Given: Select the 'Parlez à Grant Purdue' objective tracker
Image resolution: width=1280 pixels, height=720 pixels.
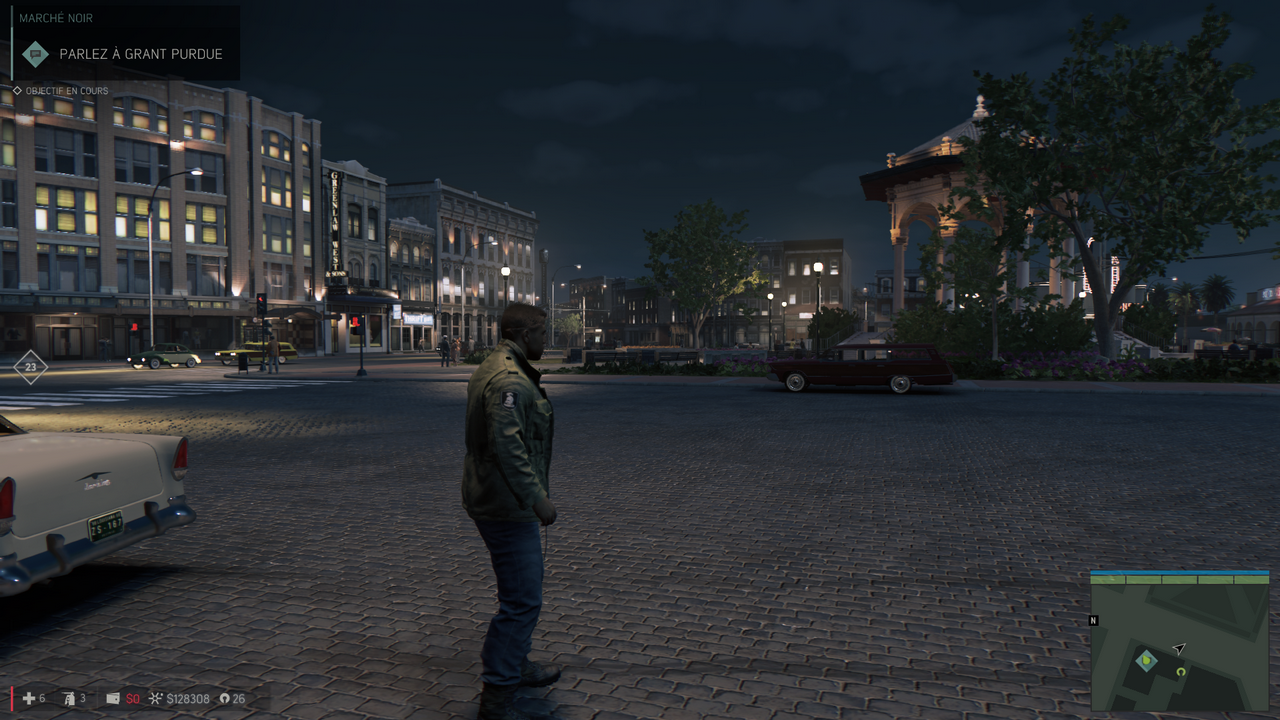Looking at the screenshot, I should (140, 54).
